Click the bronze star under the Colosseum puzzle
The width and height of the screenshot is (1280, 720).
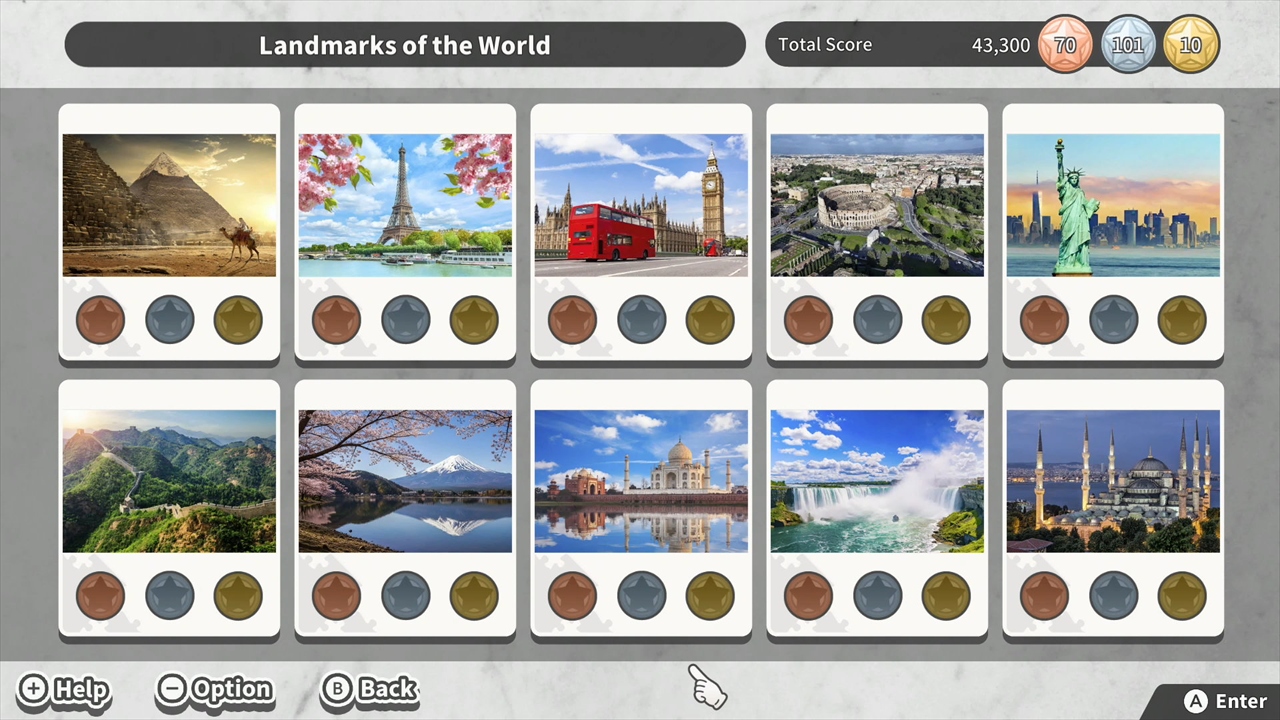click(x=808, y=318)
